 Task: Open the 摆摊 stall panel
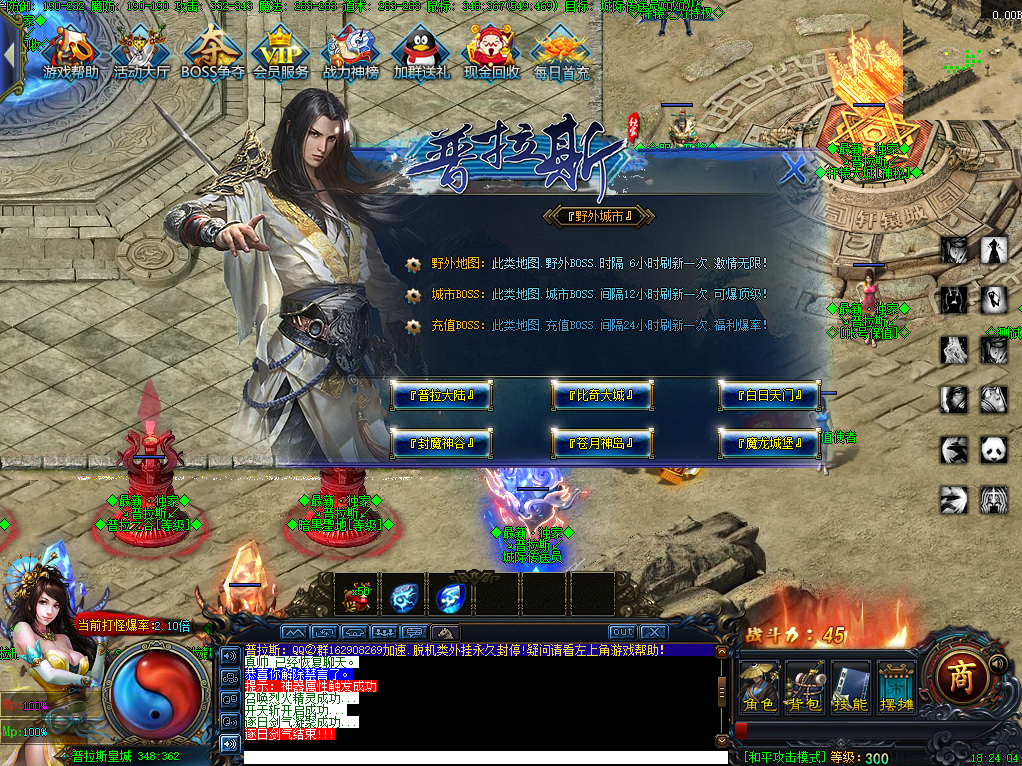point(896,686)
